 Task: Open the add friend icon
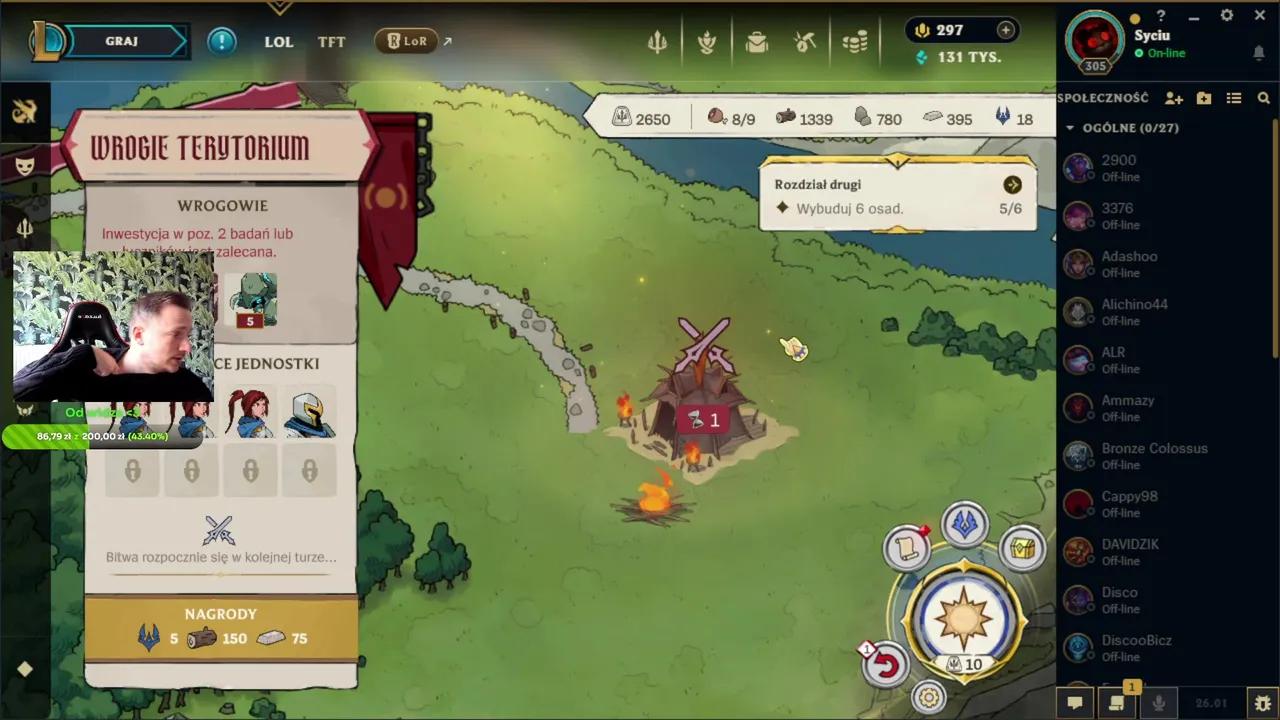1174,98
